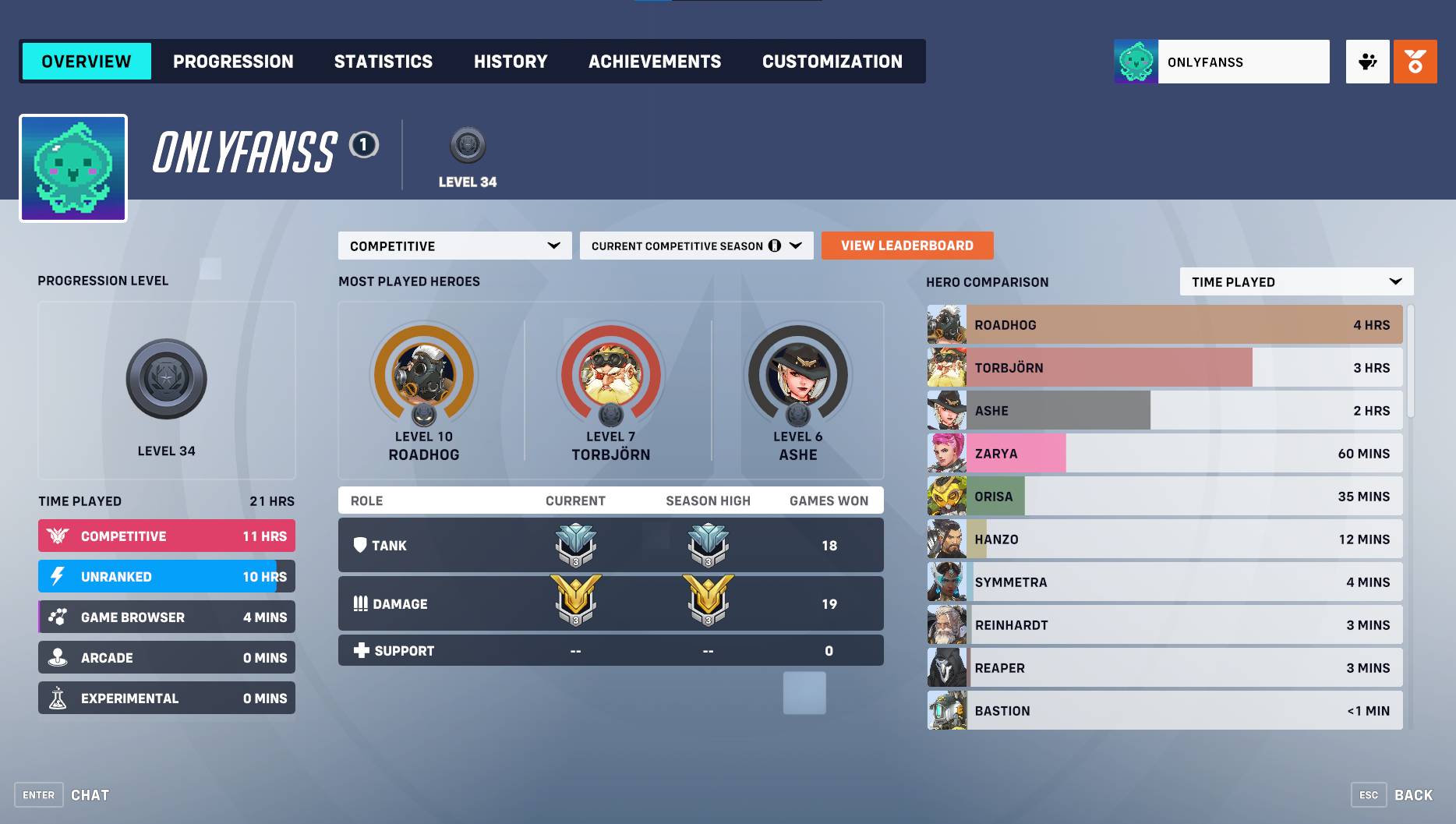Select the Tank role shield icon
Image resolution: width=1456 pixels, height=824 pixels.
click(x=361, y=545)
